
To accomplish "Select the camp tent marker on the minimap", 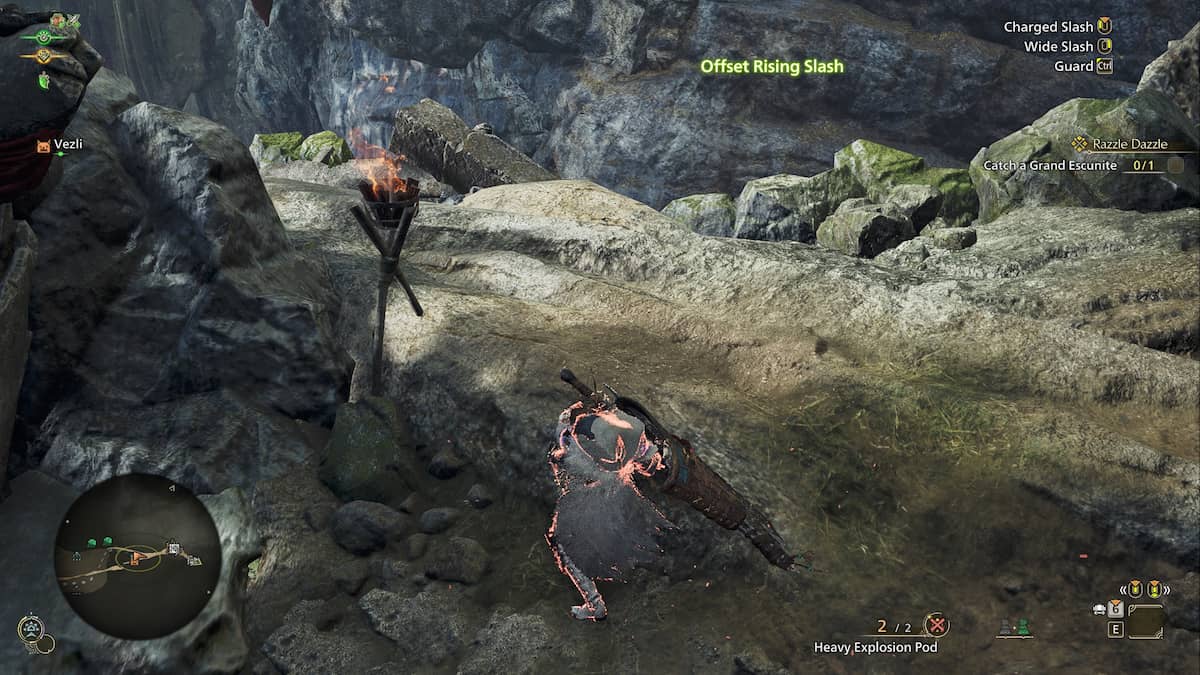I will tap(173, 547).
